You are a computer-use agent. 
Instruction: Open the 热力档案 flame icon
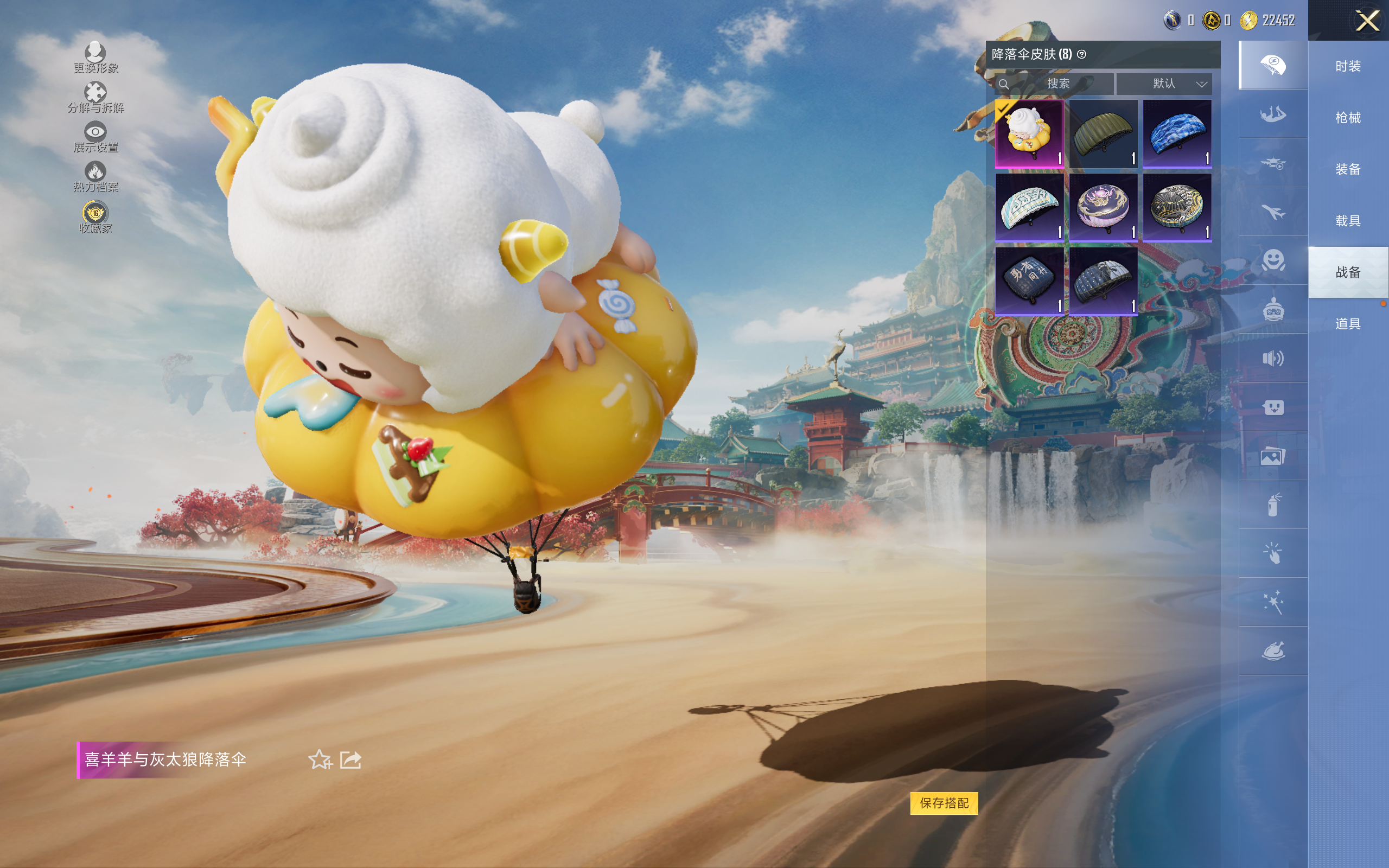pos(95,176)
